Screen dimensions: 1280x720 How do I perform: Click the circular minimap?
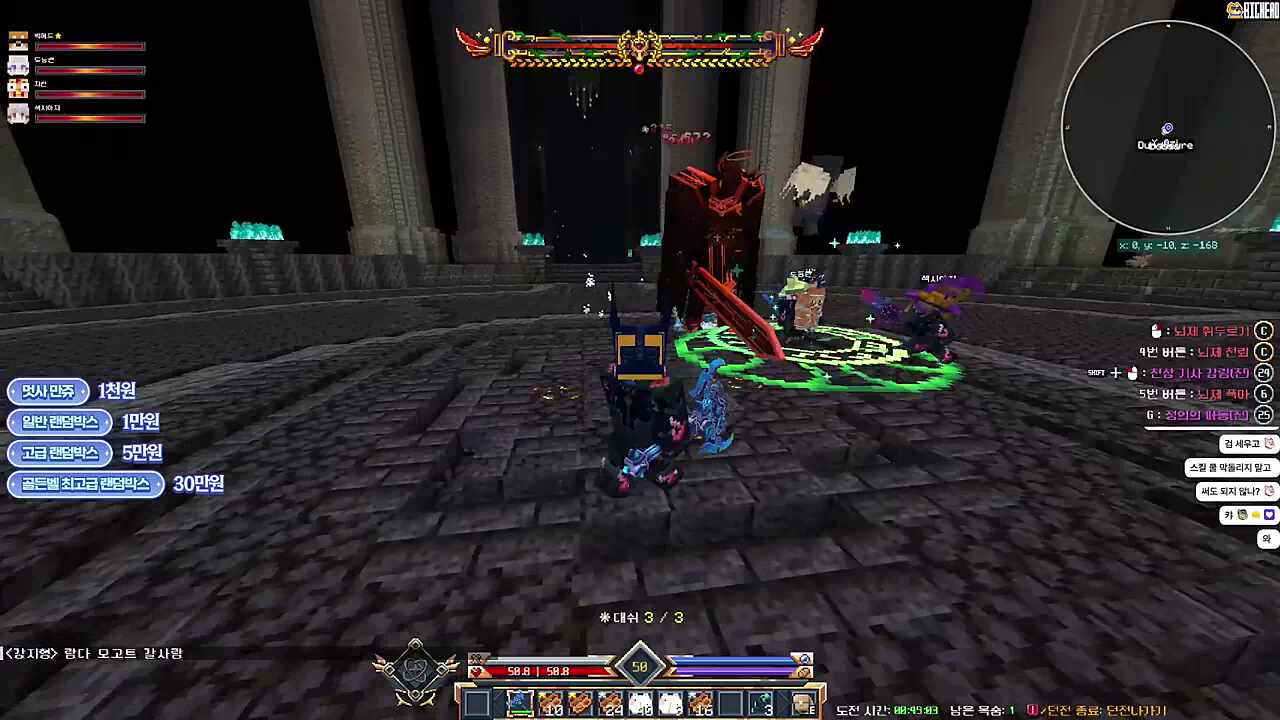click(1167, 129)
